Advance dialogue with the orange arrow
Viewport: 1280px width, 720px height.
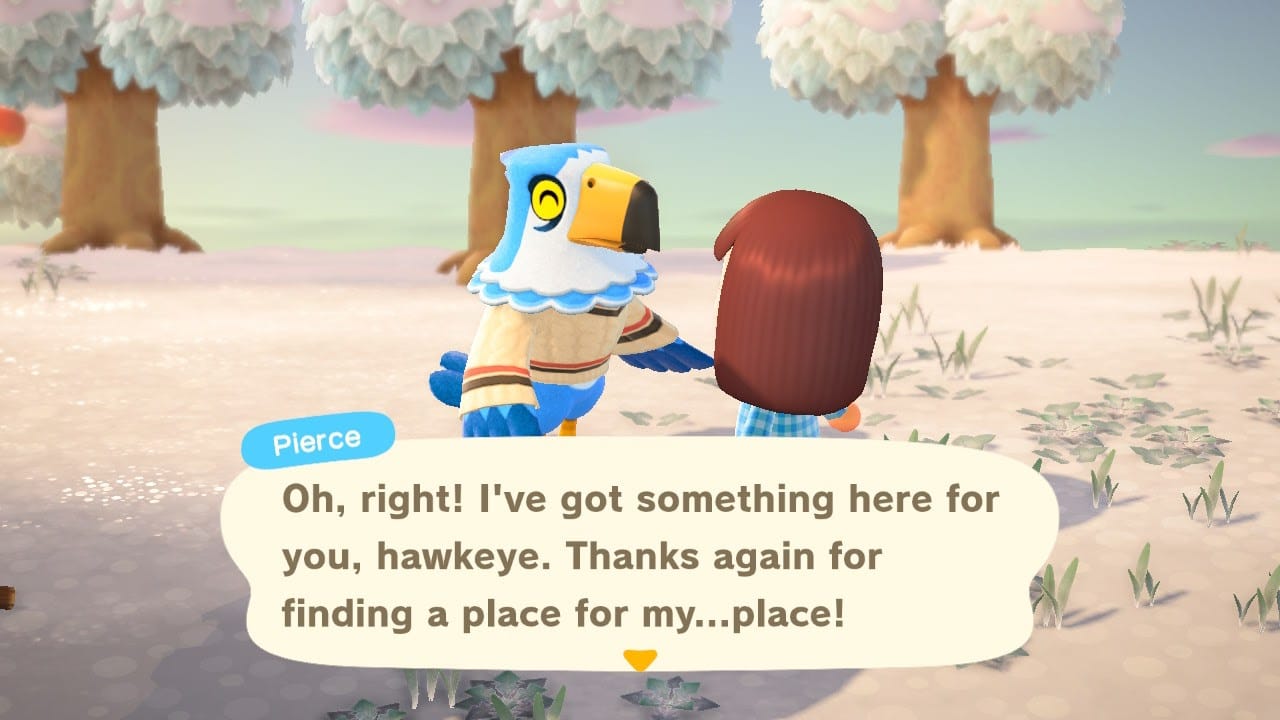pyautogui.click(x=639, y=660)
